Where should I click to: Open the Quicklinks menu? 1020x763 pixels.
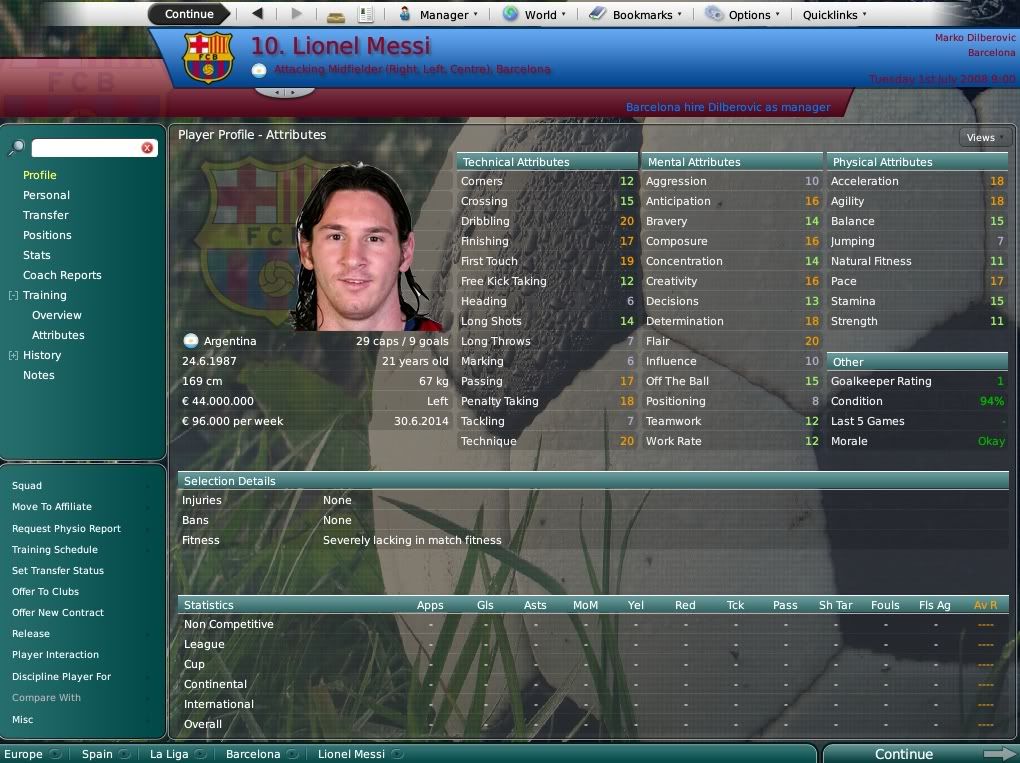835,14
